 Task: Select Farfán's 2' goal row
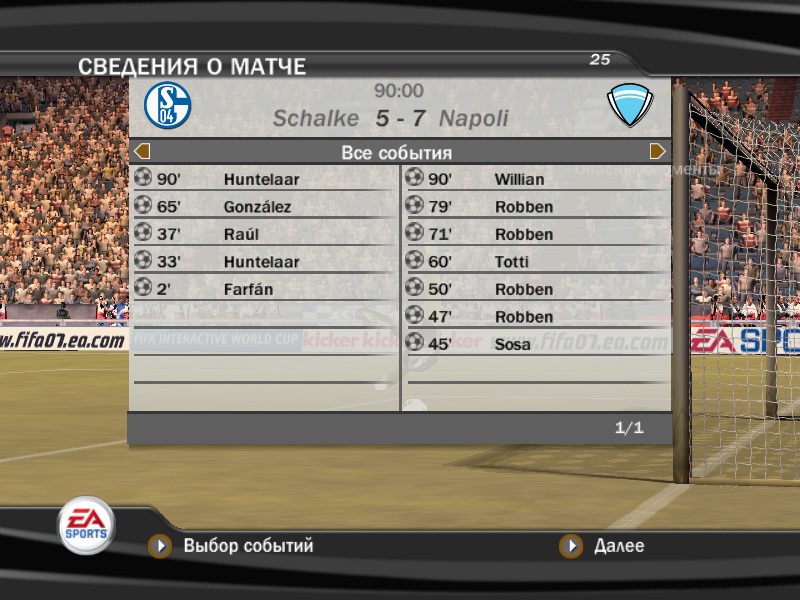coord(264,289)
